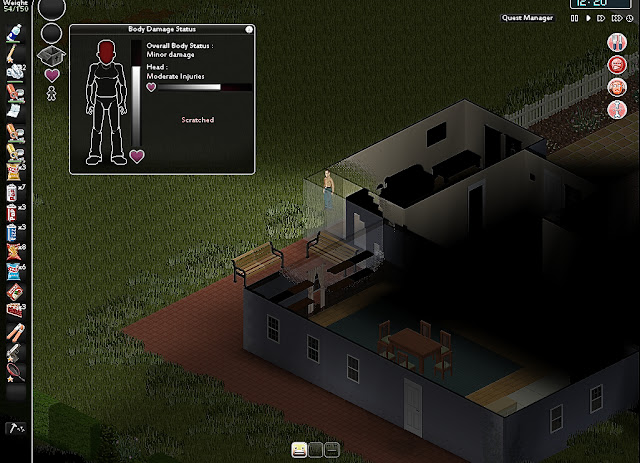The image size is (640, 463).
Task: Set game speed to normal play
Action: tap(588, 17)
